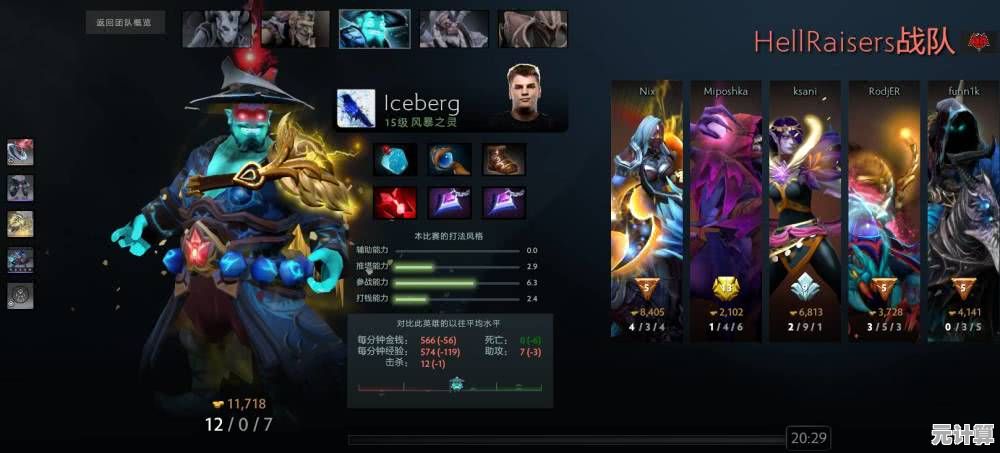1000x453 pixels.
Task: Seek on the bottom playback progress bar
Action: coord(565,438)
